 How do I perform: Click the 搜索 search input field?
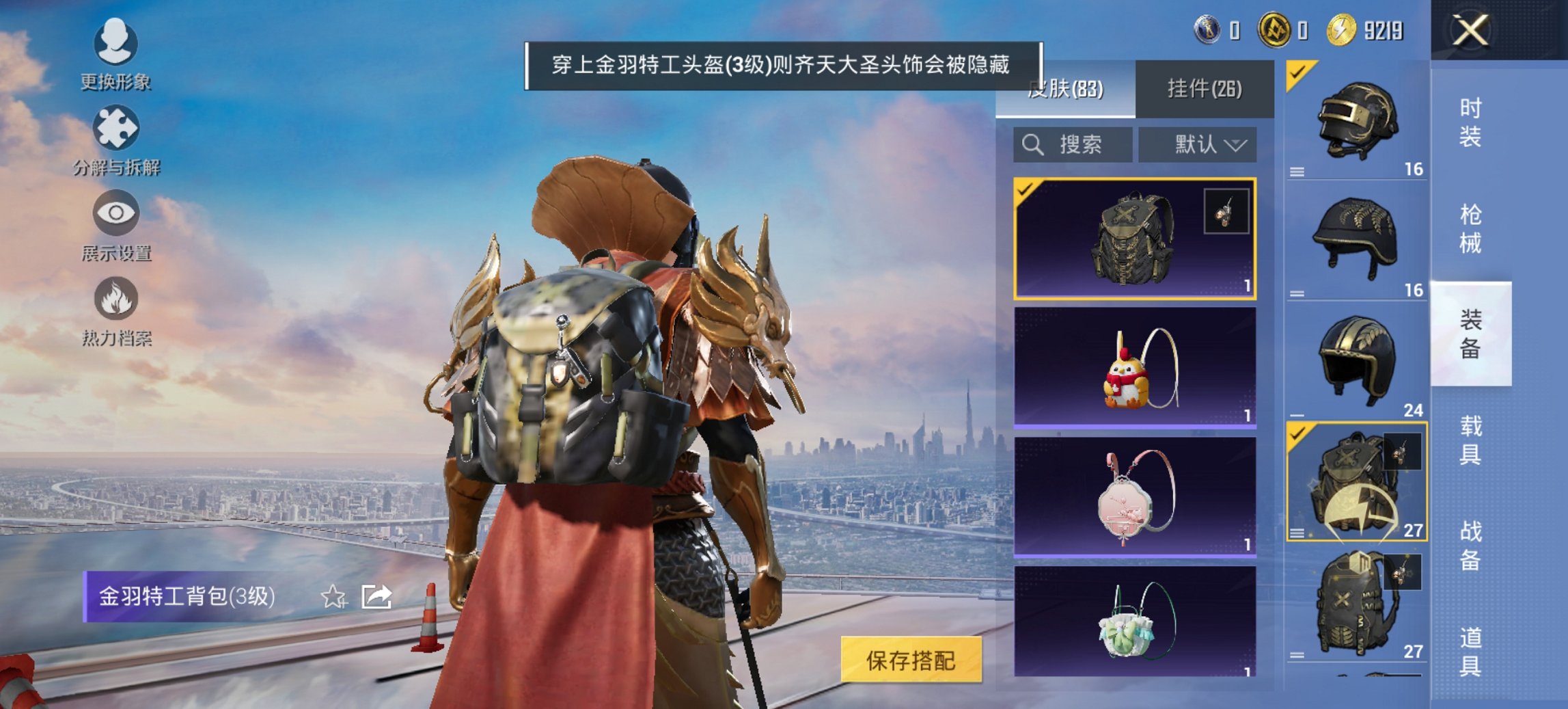pos(1073,145)
